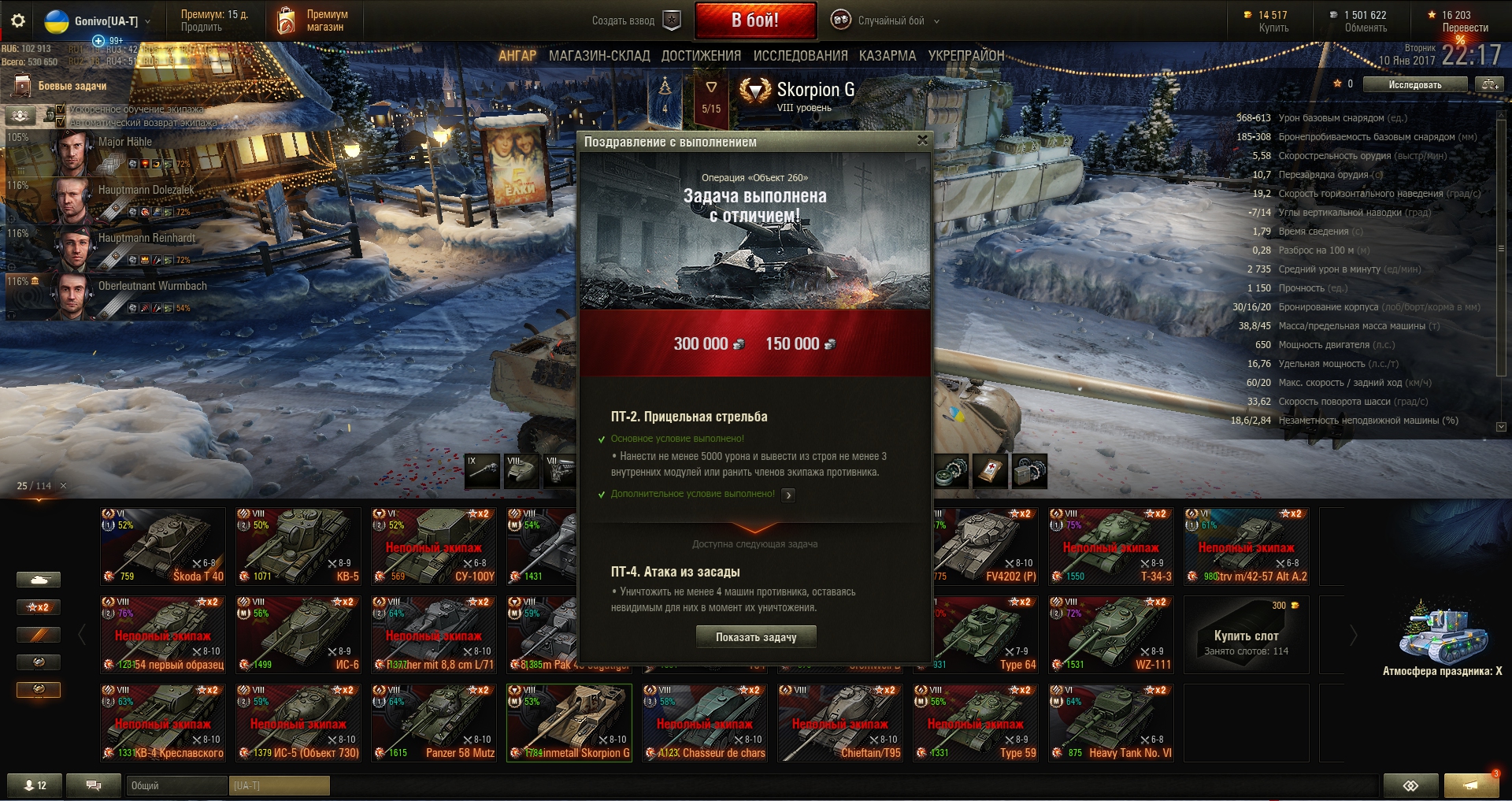Go to the ИССЛЕДОВАНИЯ tab
The image size is (1512, 801).
tap(800, 56)
